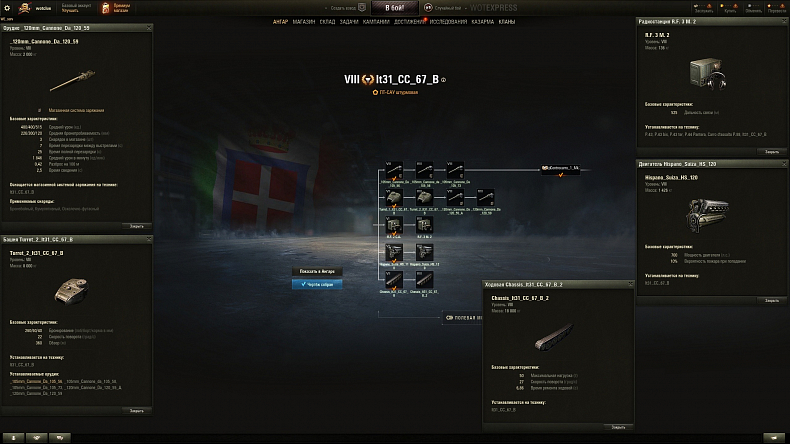Start a battle with the В бой! button
This screenshot has height=444, width=790.
click(x=395, y=7)
